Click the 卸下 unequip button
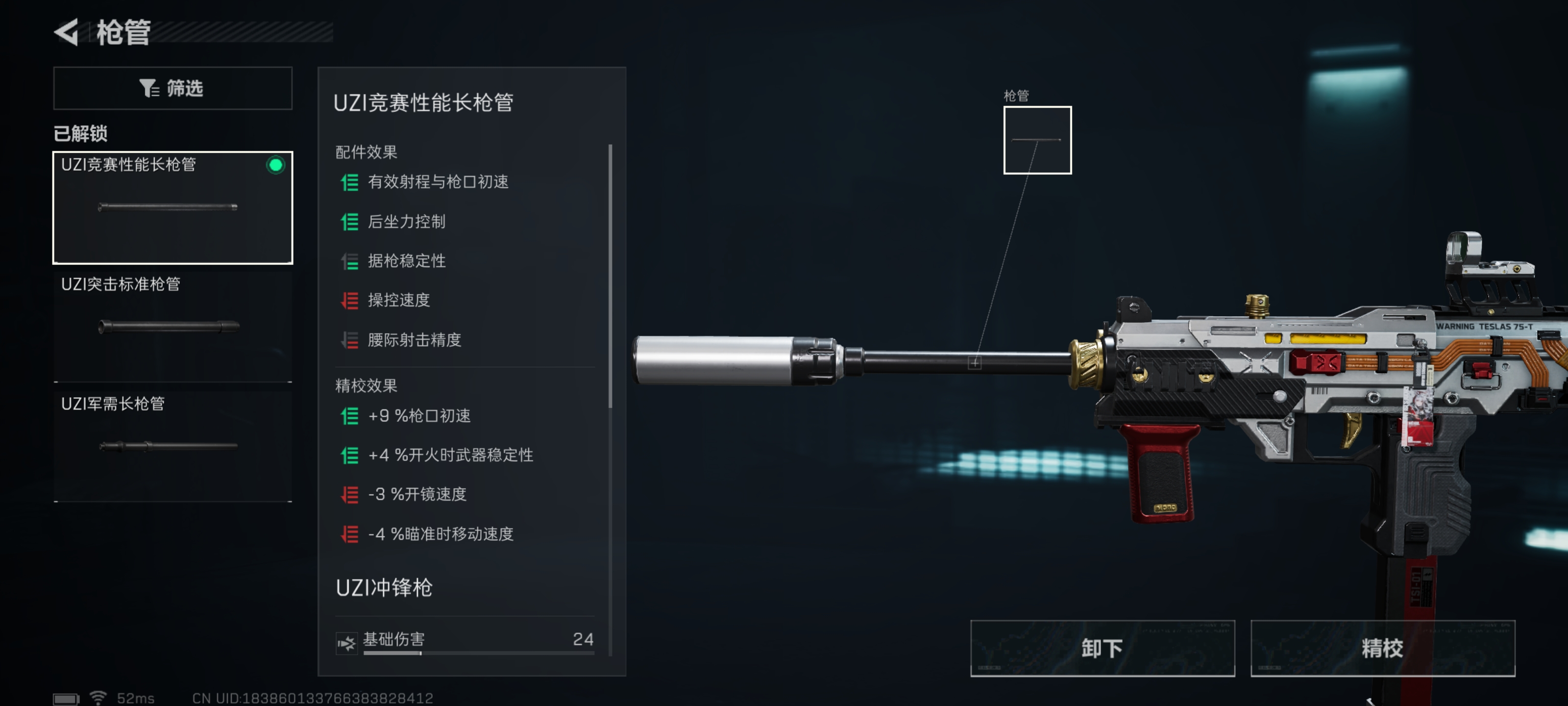Viewport: 1568px width, 706px height. click(1102, 648)
